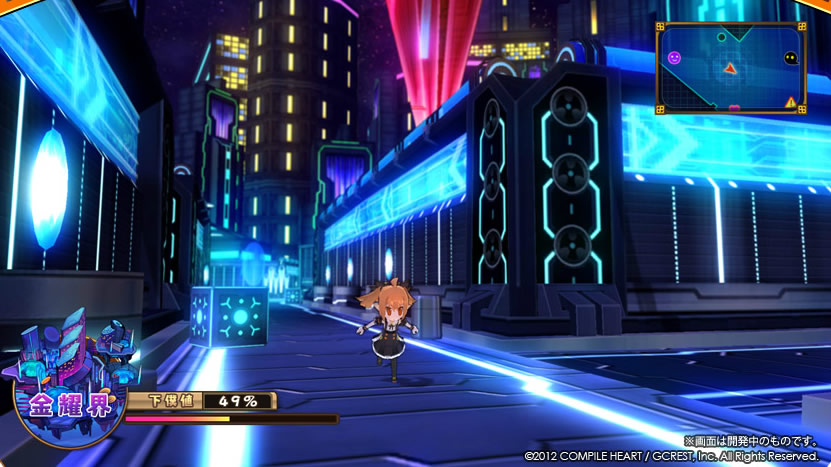Click the teal circle marker on minimap
Viewport: 831px width, 467px height.
pos(722,38)
